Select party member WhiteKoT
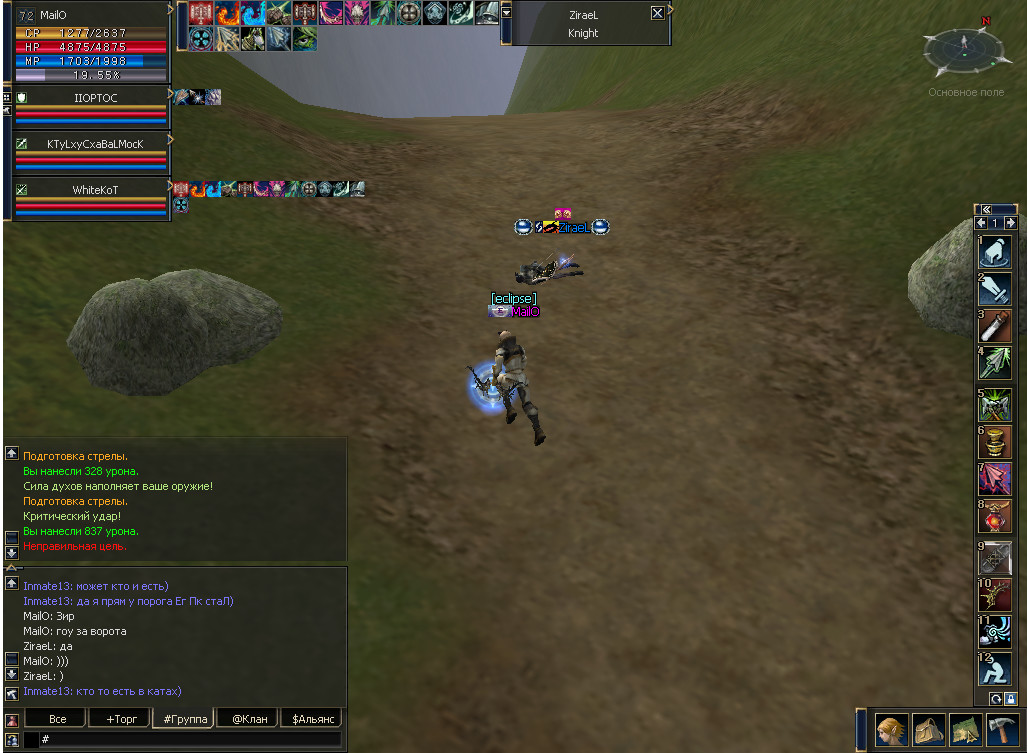This screenshot has height=753, width=1028. [95, 190]
